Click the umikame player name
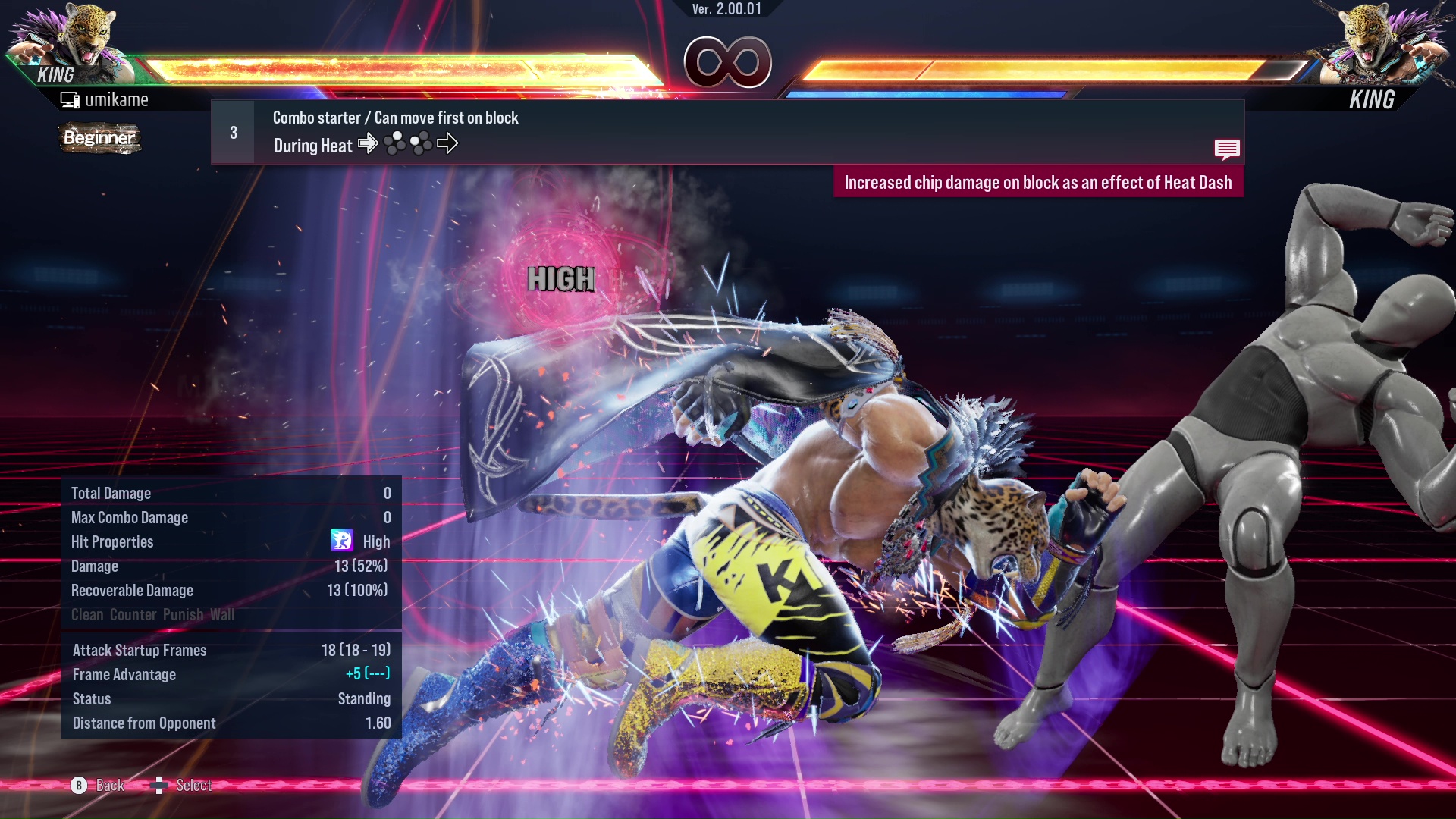The image size is (1456, 819). pos(118,99)
